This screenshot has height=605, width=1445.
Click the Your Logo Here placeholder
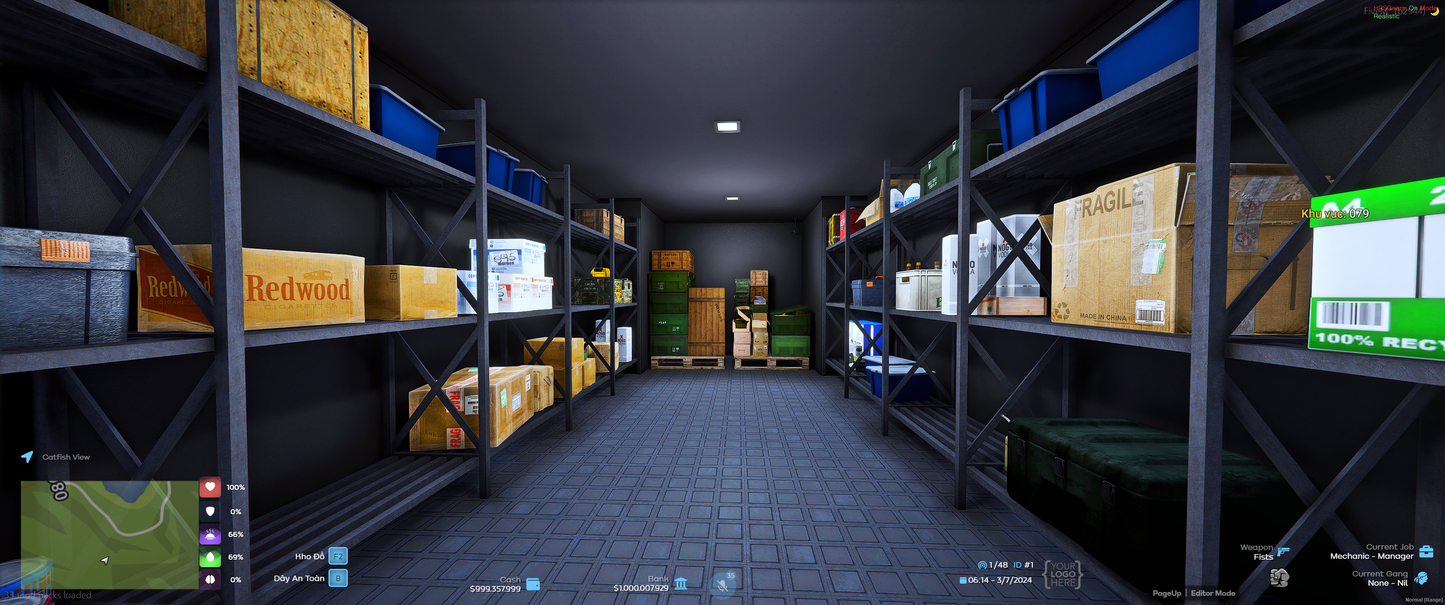[x=1062, y=574]
